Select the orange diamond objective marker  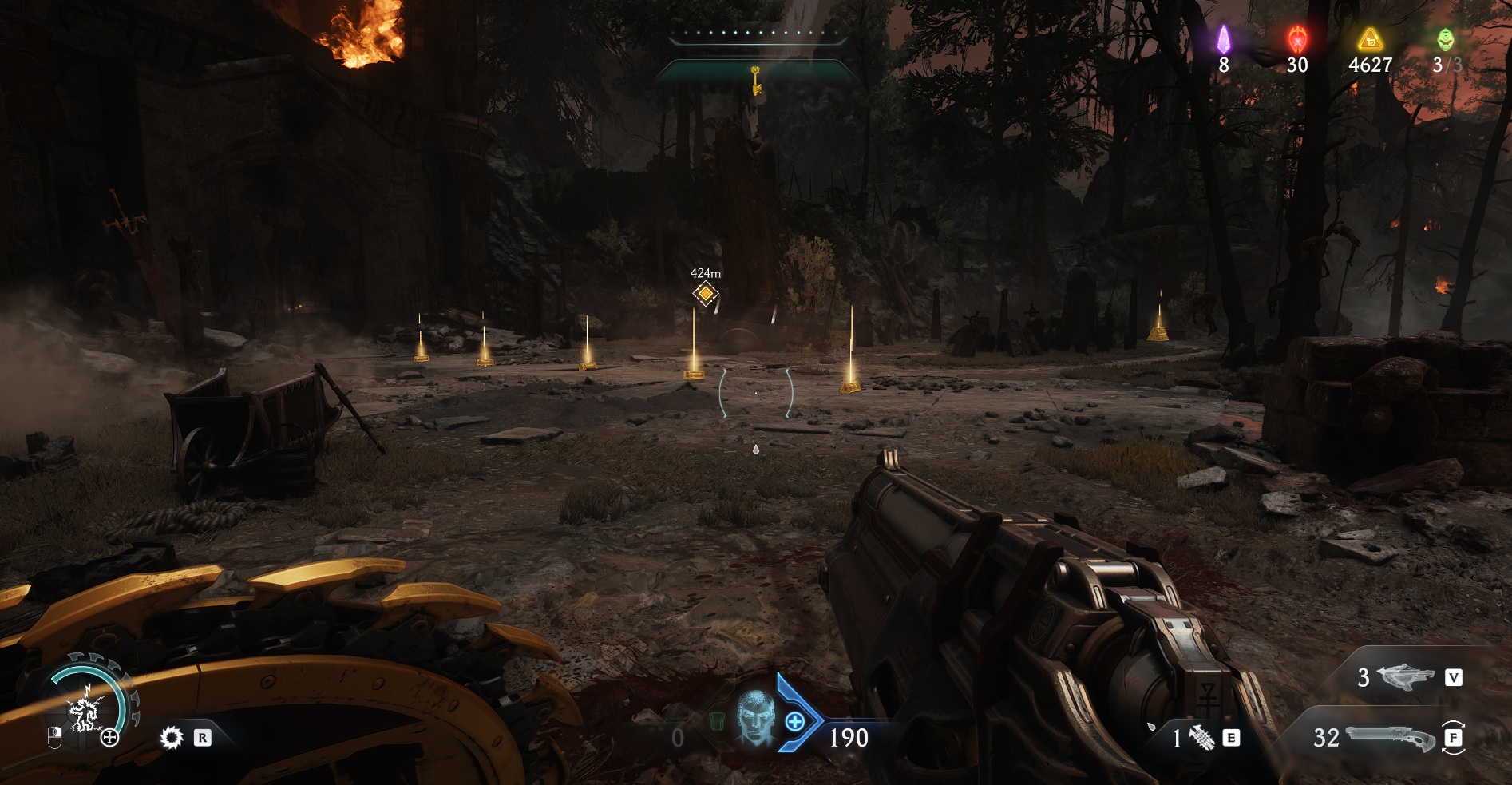705,294
